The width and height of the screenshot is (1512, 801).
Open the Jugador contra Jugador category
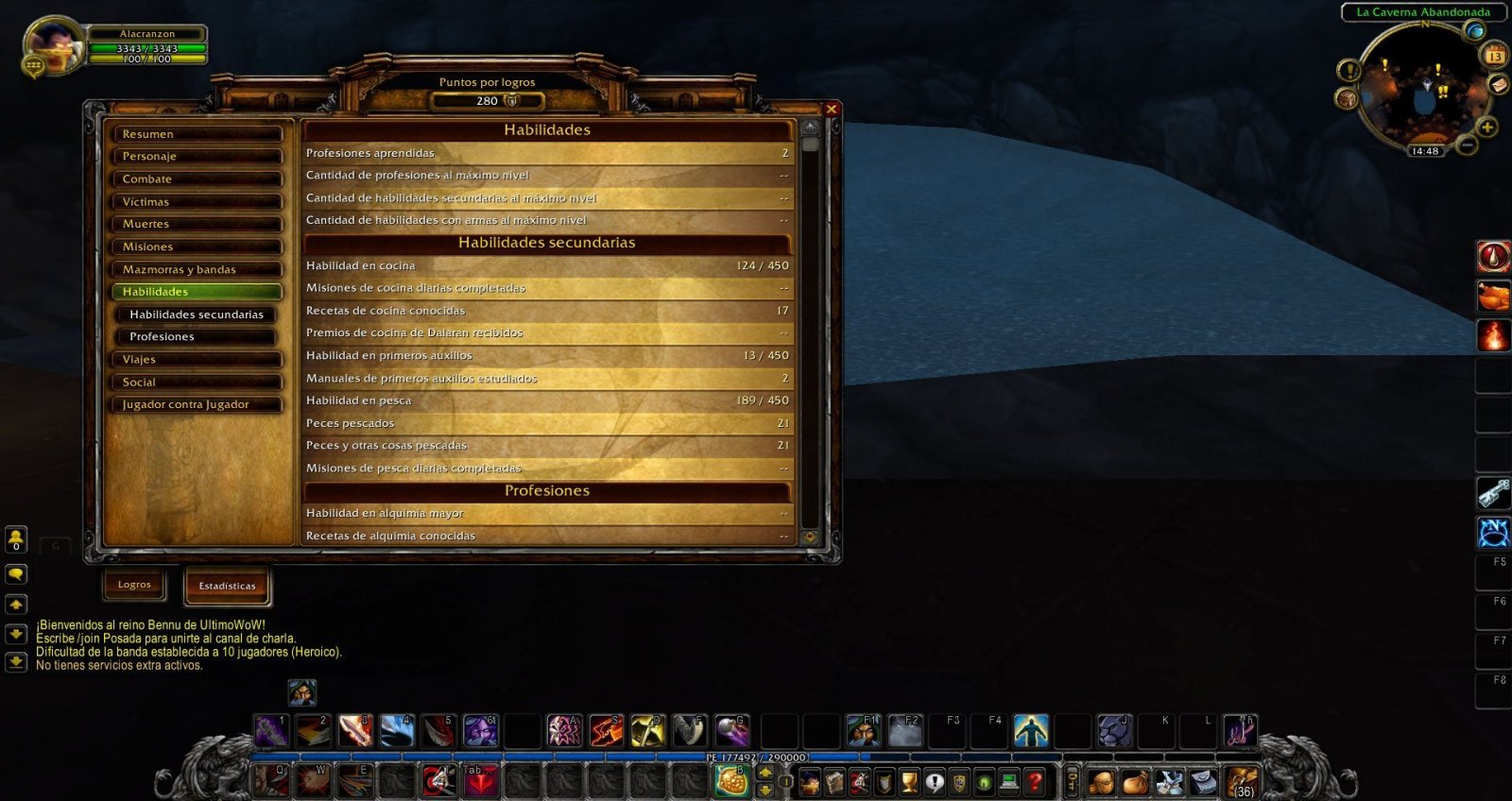point(197,404)
